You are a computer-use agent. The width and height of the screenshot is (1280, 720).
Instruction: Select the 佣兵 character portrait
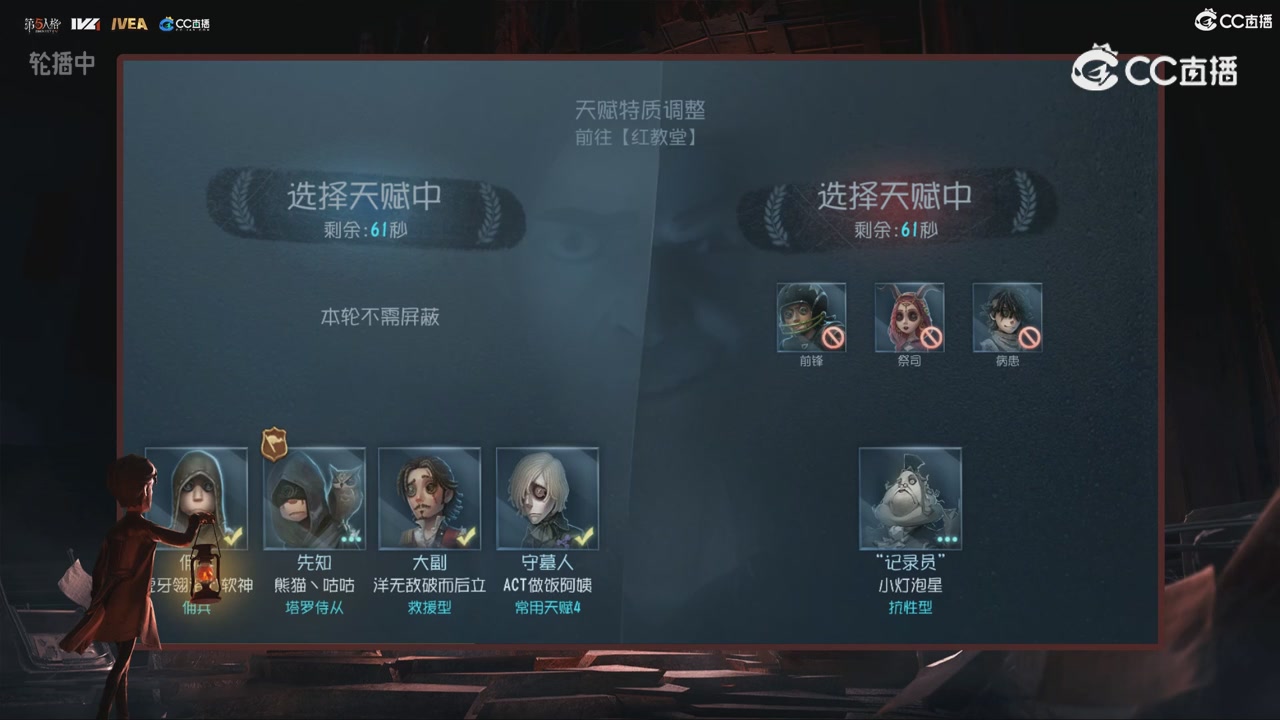click(x=196, y=498)
